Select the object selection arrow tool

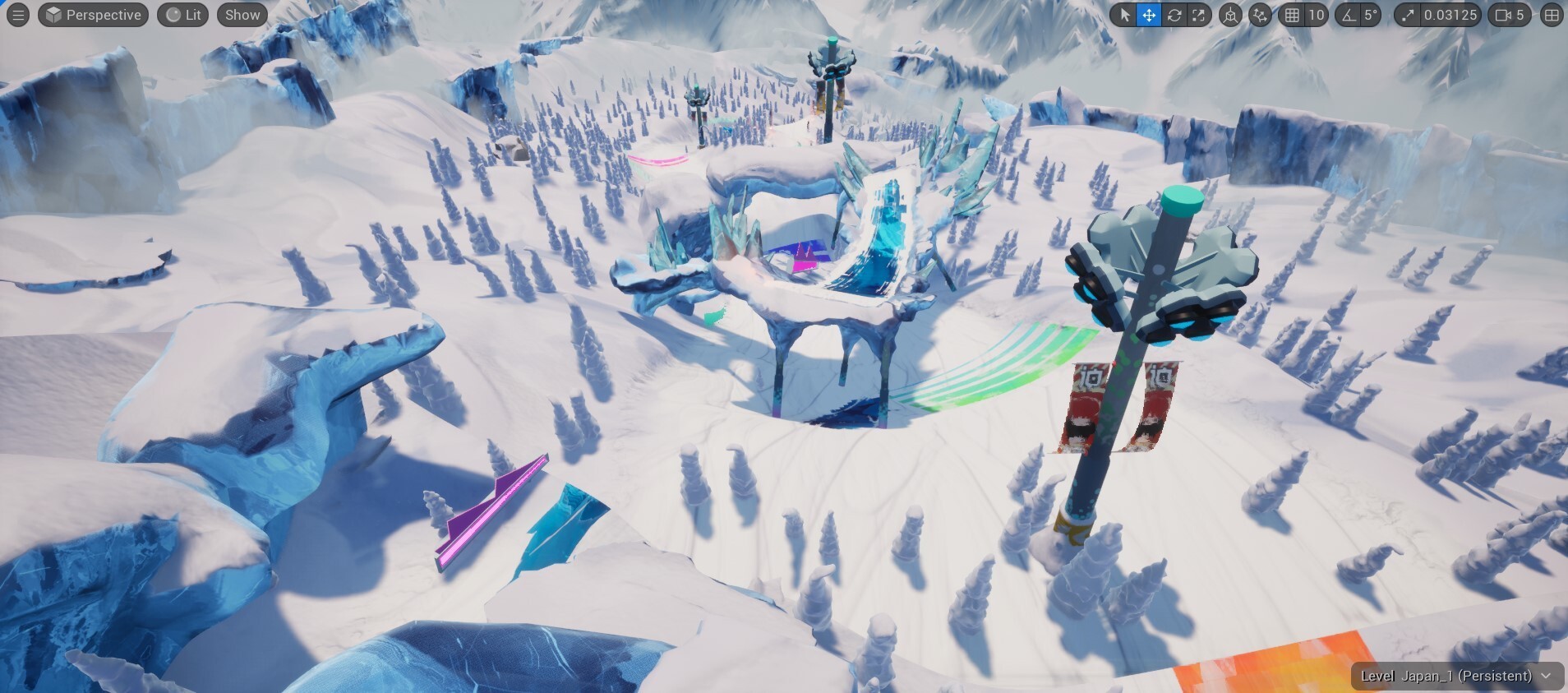coord(1126,15)
